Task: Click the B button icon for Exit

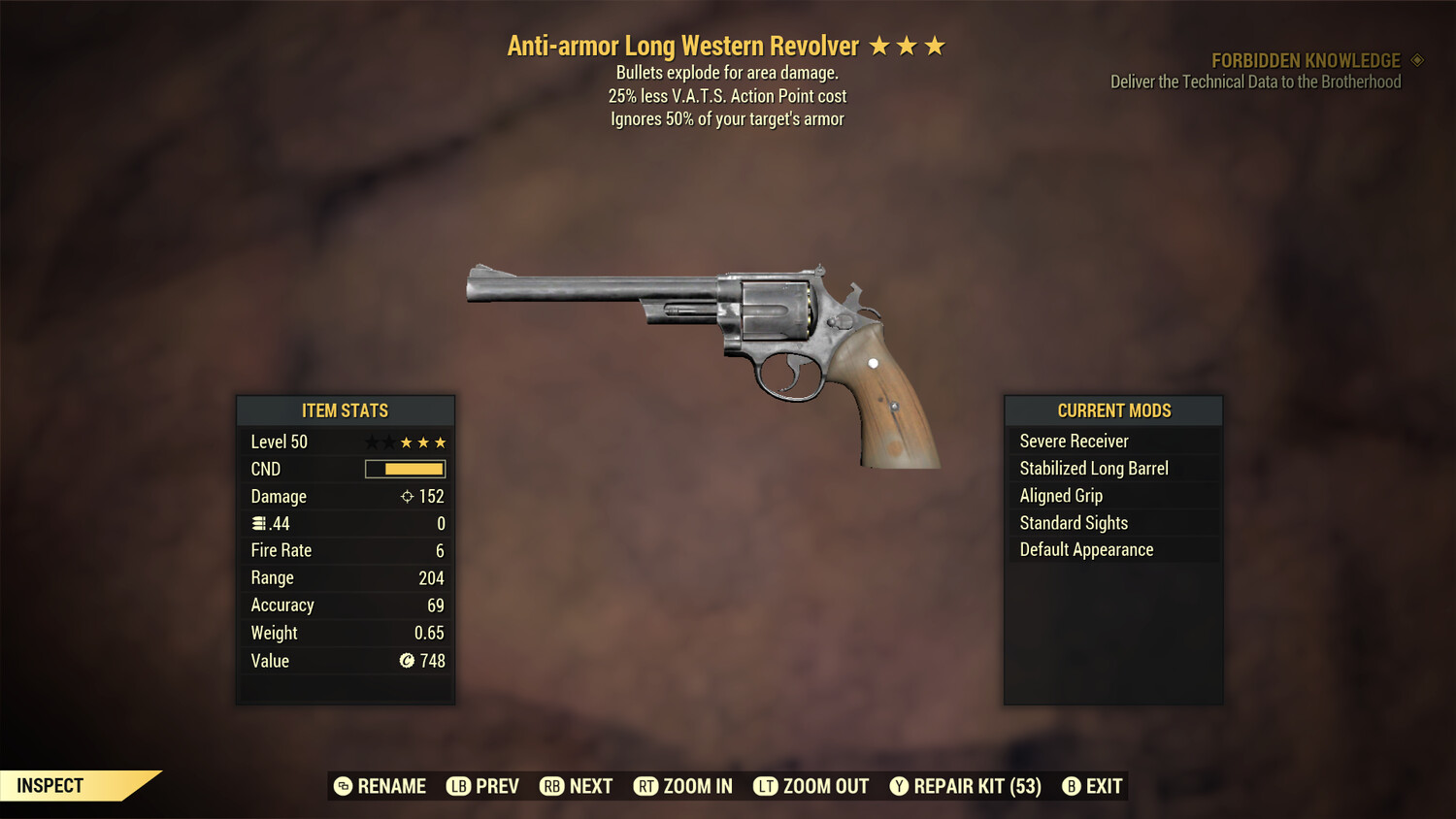Action: pyautogui.click(x=1071, y=786)
